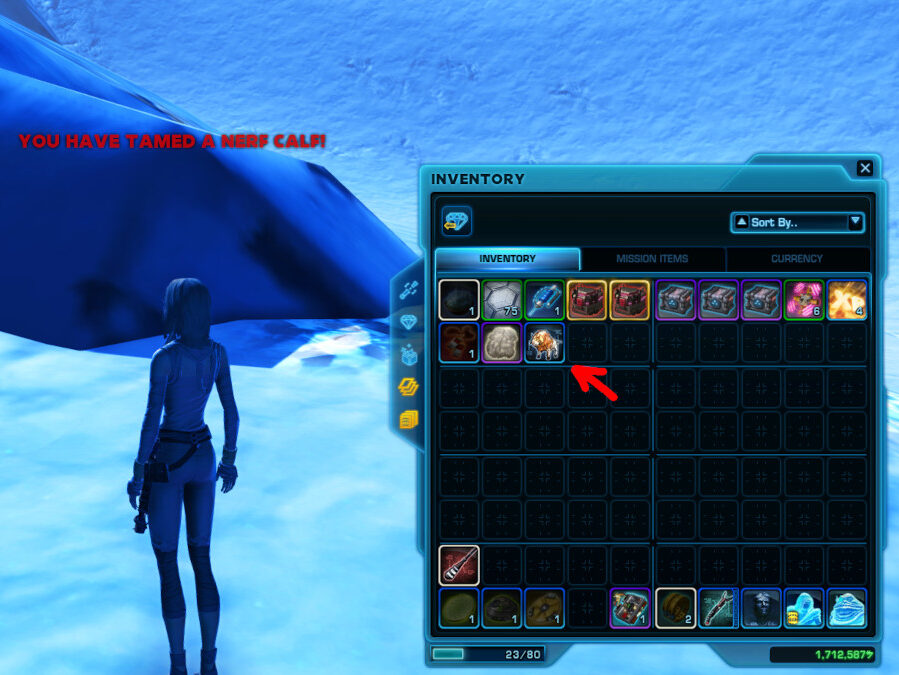
Task: Click the diamond icon button above the tabs
Action: pos(457,221)
